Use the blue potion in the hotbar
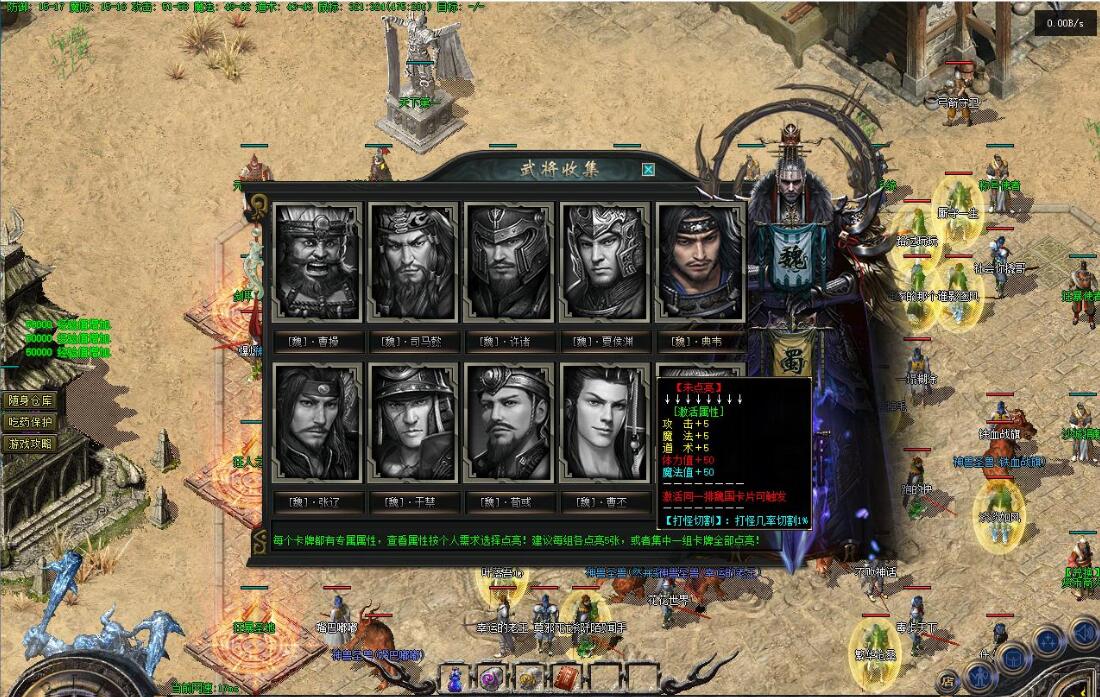Image resolution: width=1100 pixels, height=697 pixels. click(456, 678)
